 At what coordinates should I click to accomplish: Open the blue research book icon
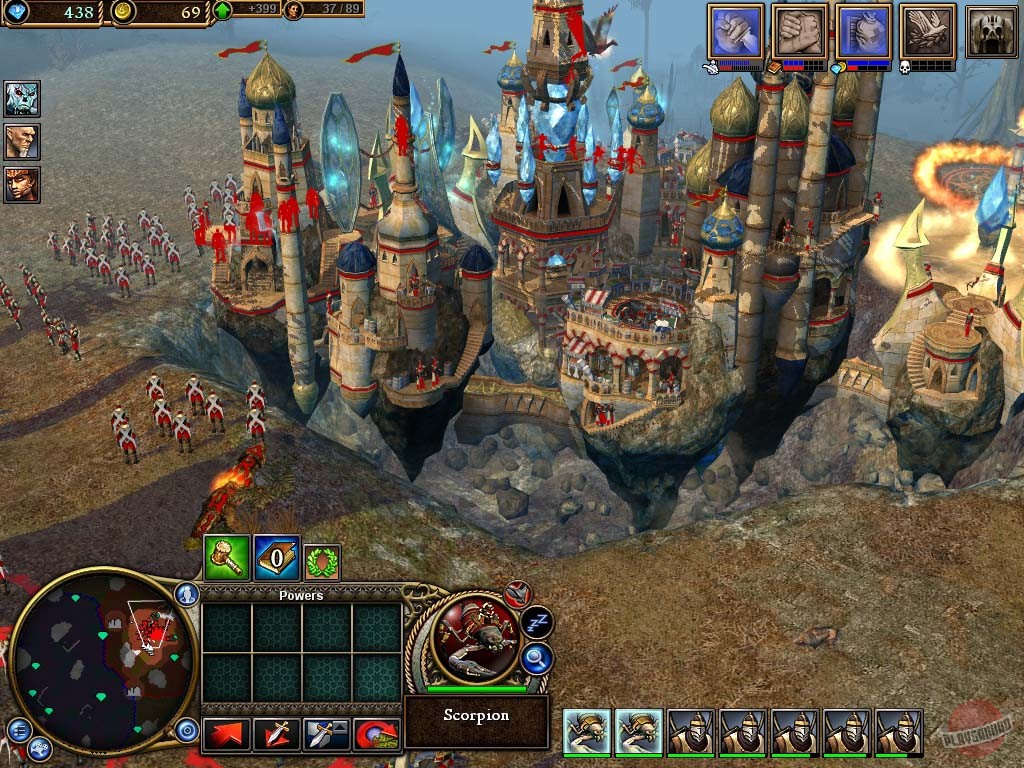coord(276,558)
